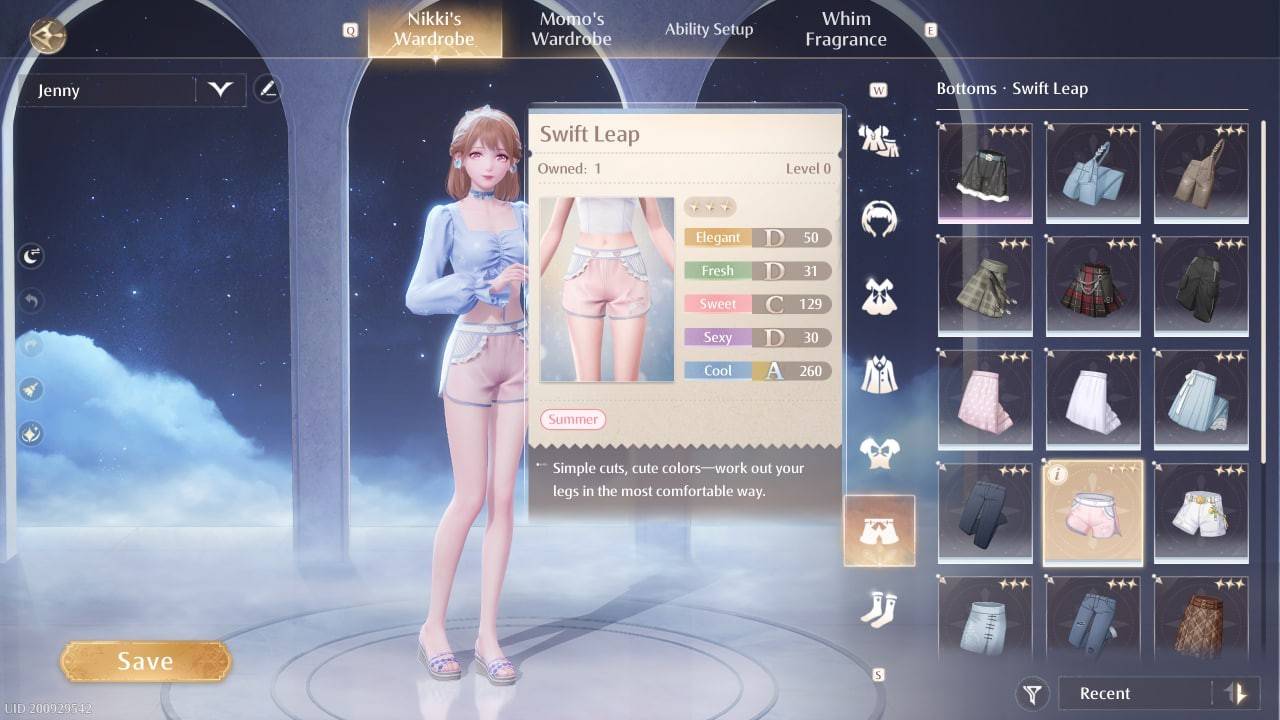Image resolution: width=1280 pixels, height=720 pixels.
Task: Click the sparkle effect icon on the left
Action: (x=30, y=434)
